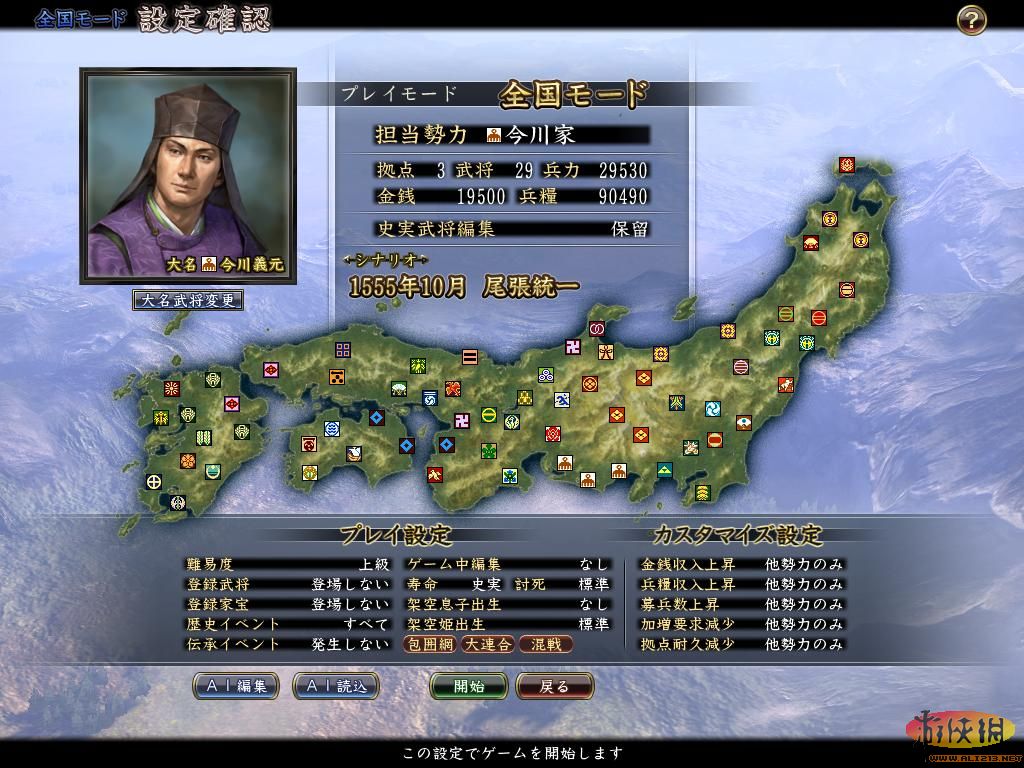Open the AI編集 editor
The image size is (1024, 768).
(236, 686)
